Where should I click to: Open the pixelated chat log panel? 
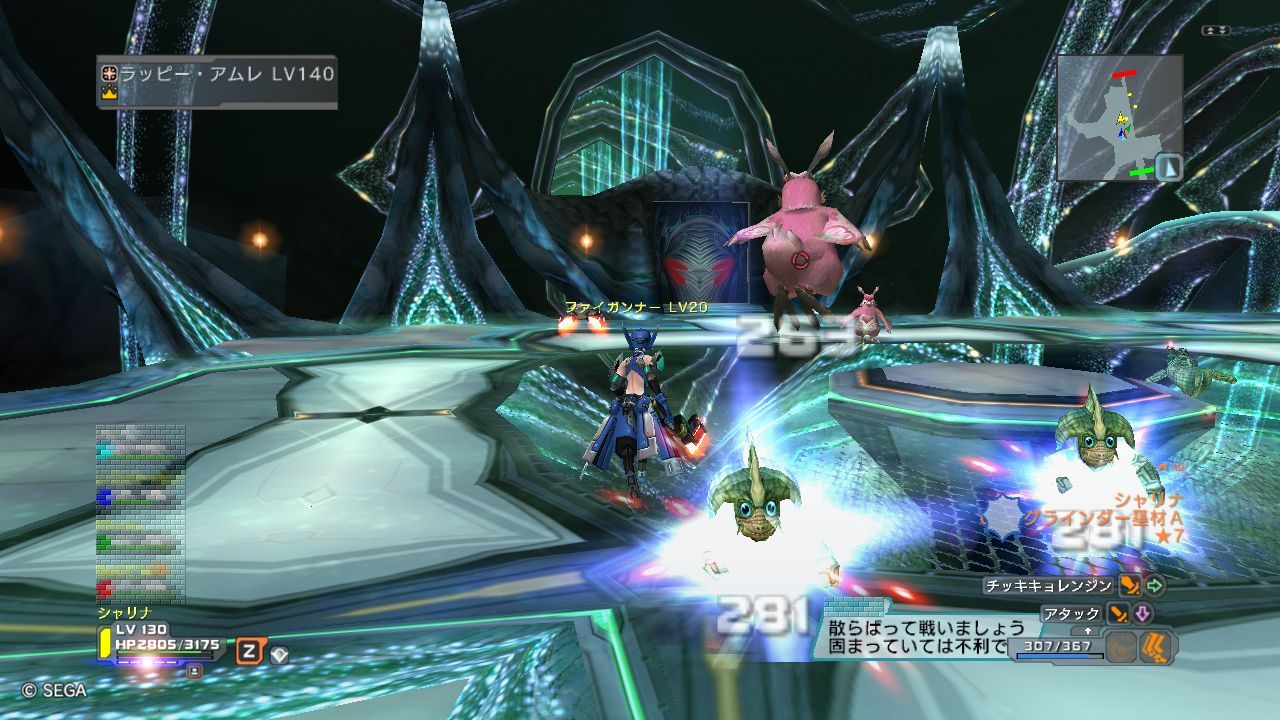pos(140,513)
